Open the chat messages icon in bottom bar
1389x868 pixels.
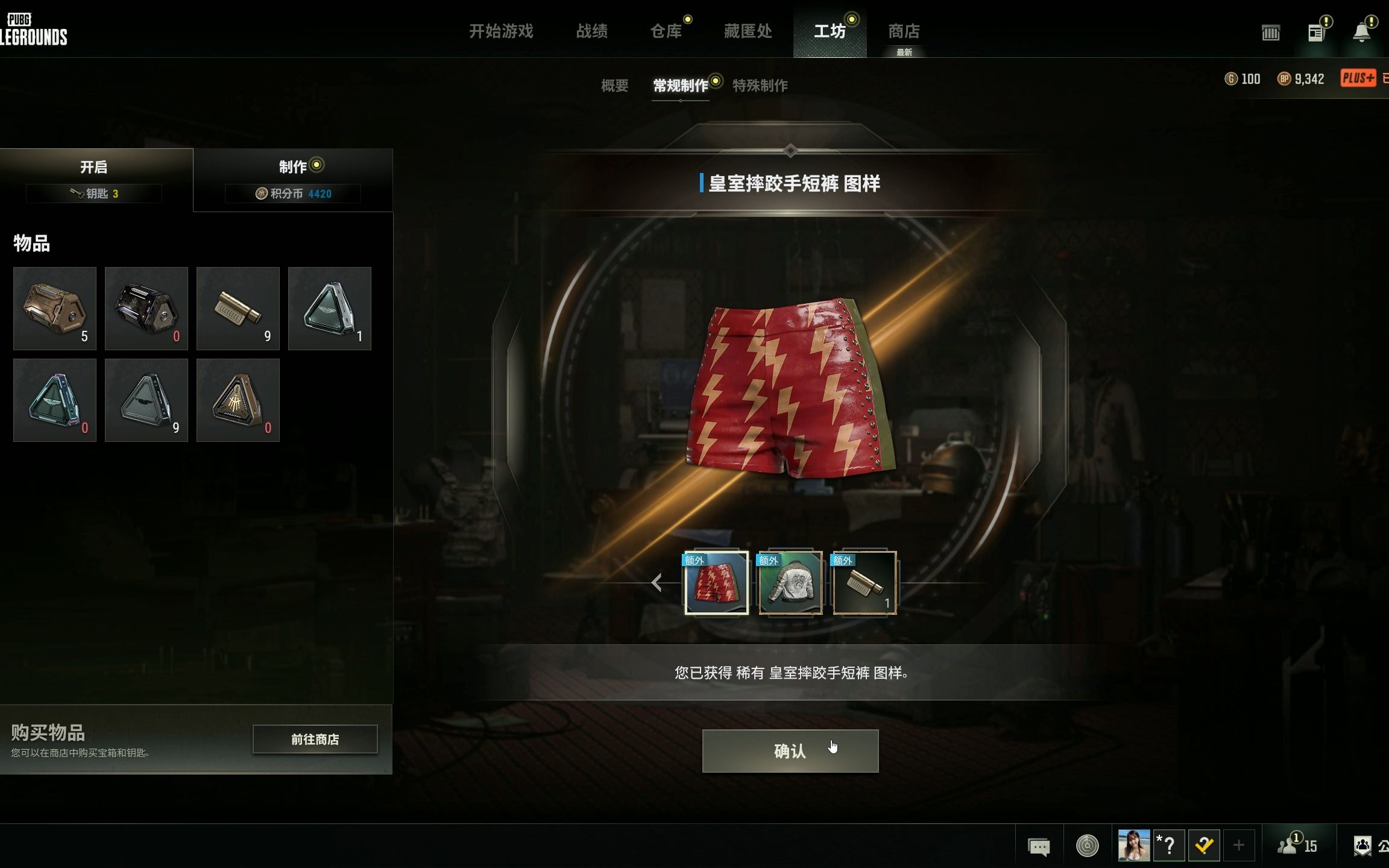tap(1038, 846)
